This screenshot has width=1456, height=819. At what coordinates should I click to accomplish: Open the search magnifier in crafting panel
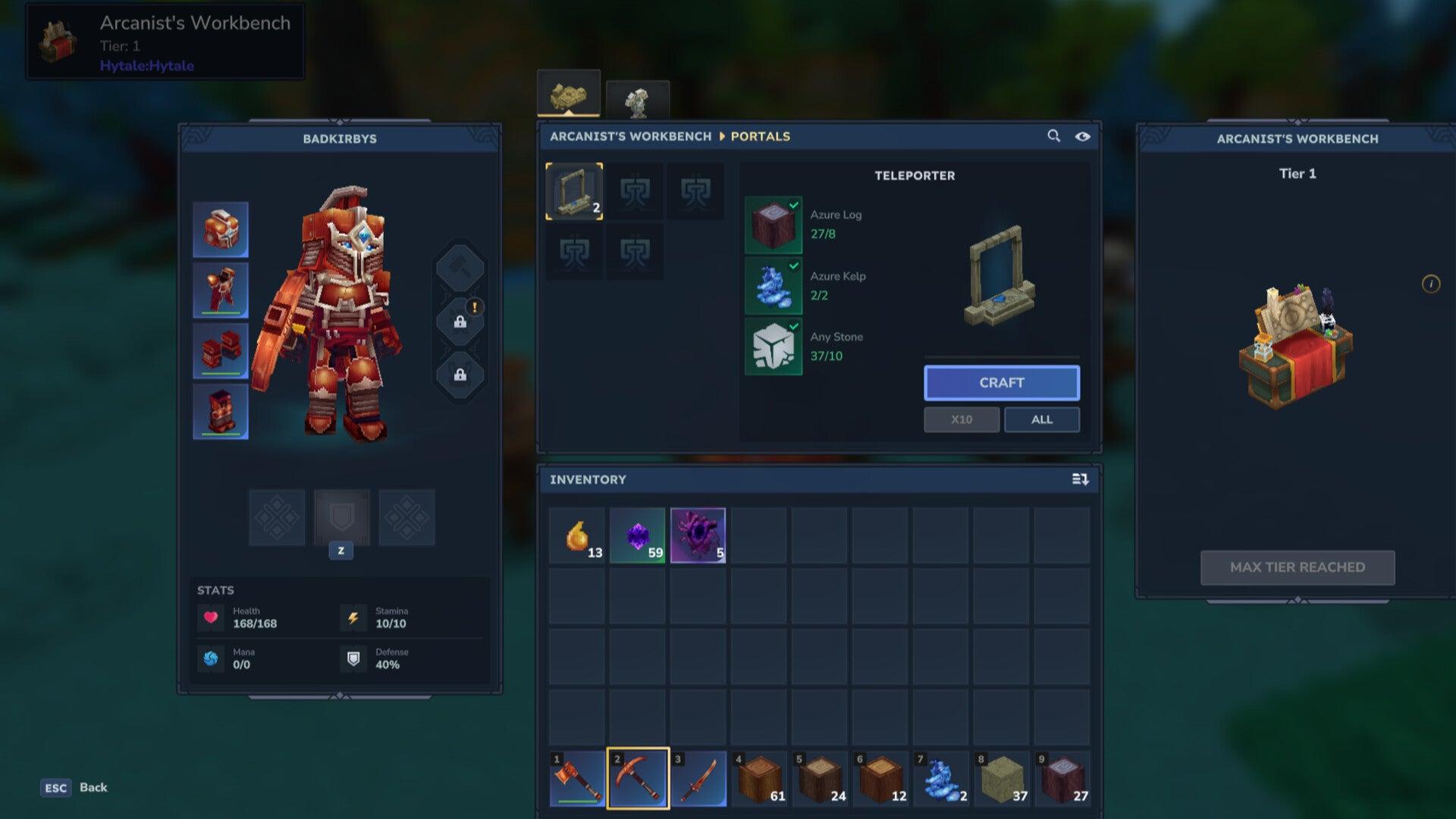tap(1054, 136)
